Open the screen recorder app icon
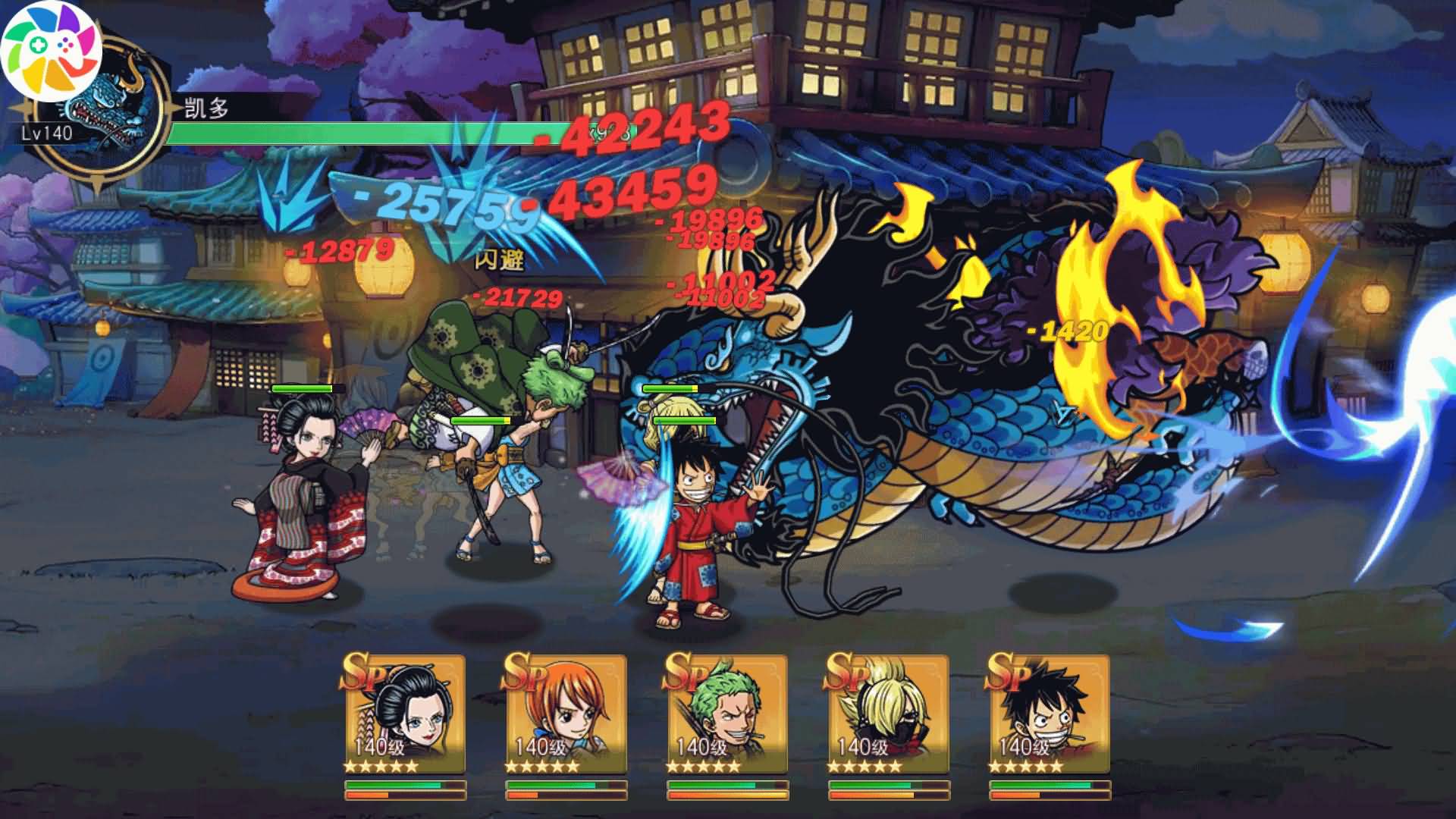 tap(51, 51)
